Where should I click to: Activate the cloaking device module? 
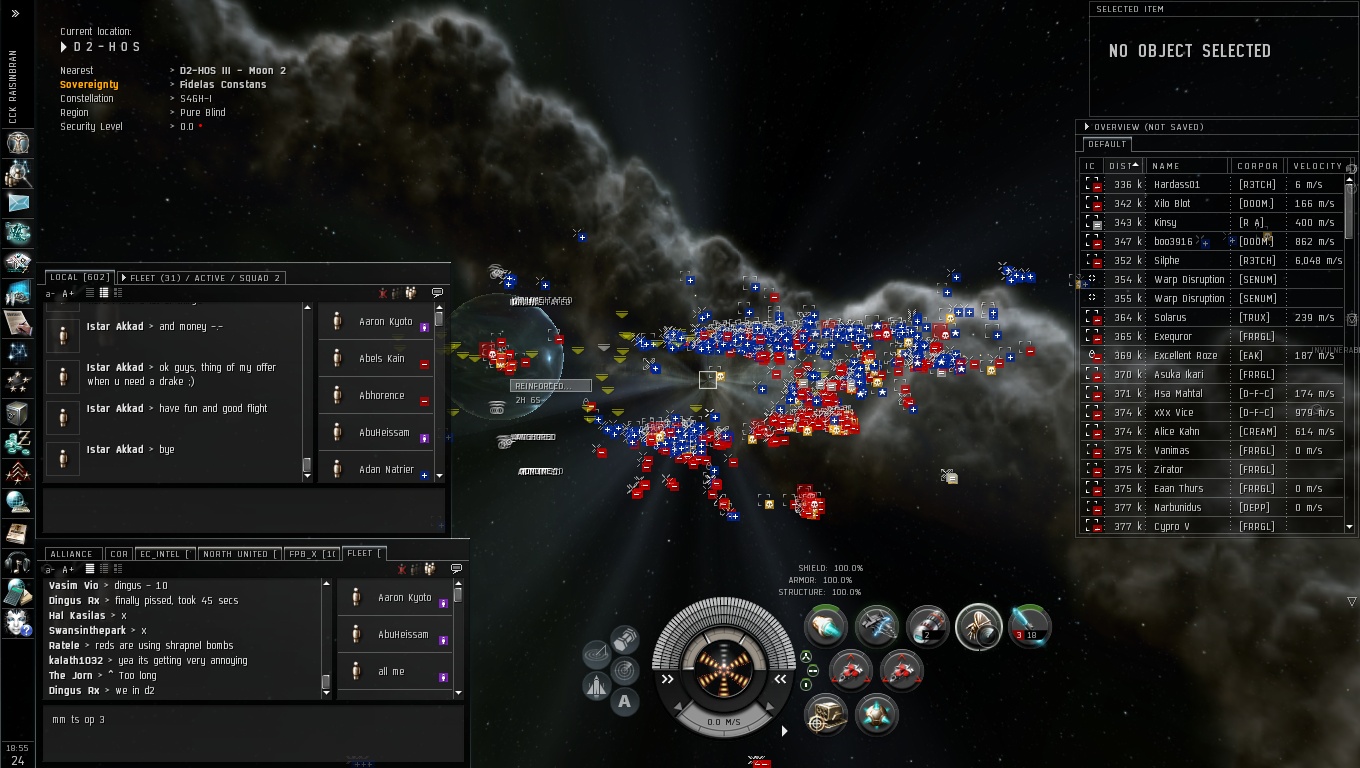point(979,627)
